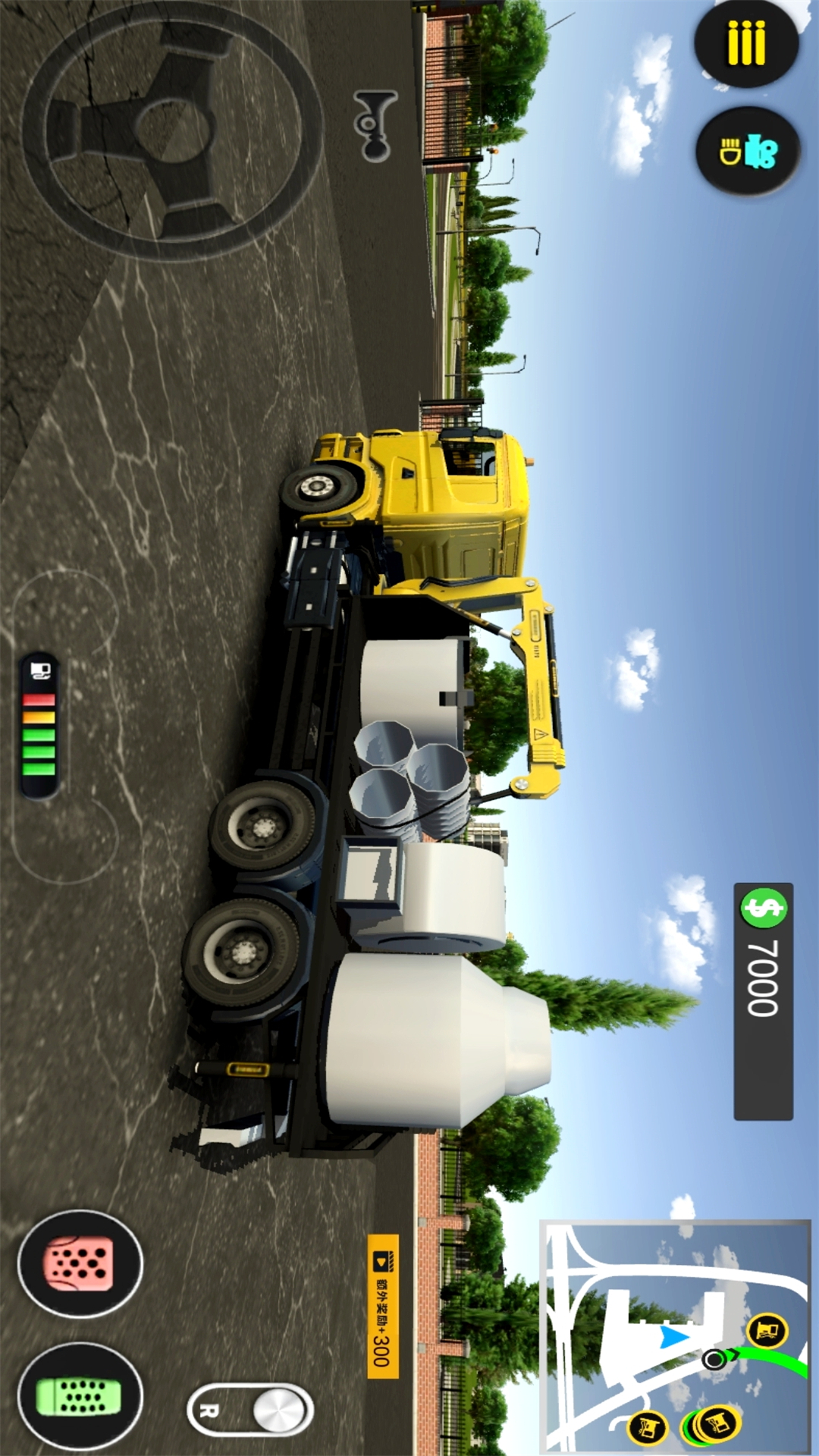Honk the truck horn icon
This screenshot has width=819, height=1456.
tap(375, 126)
